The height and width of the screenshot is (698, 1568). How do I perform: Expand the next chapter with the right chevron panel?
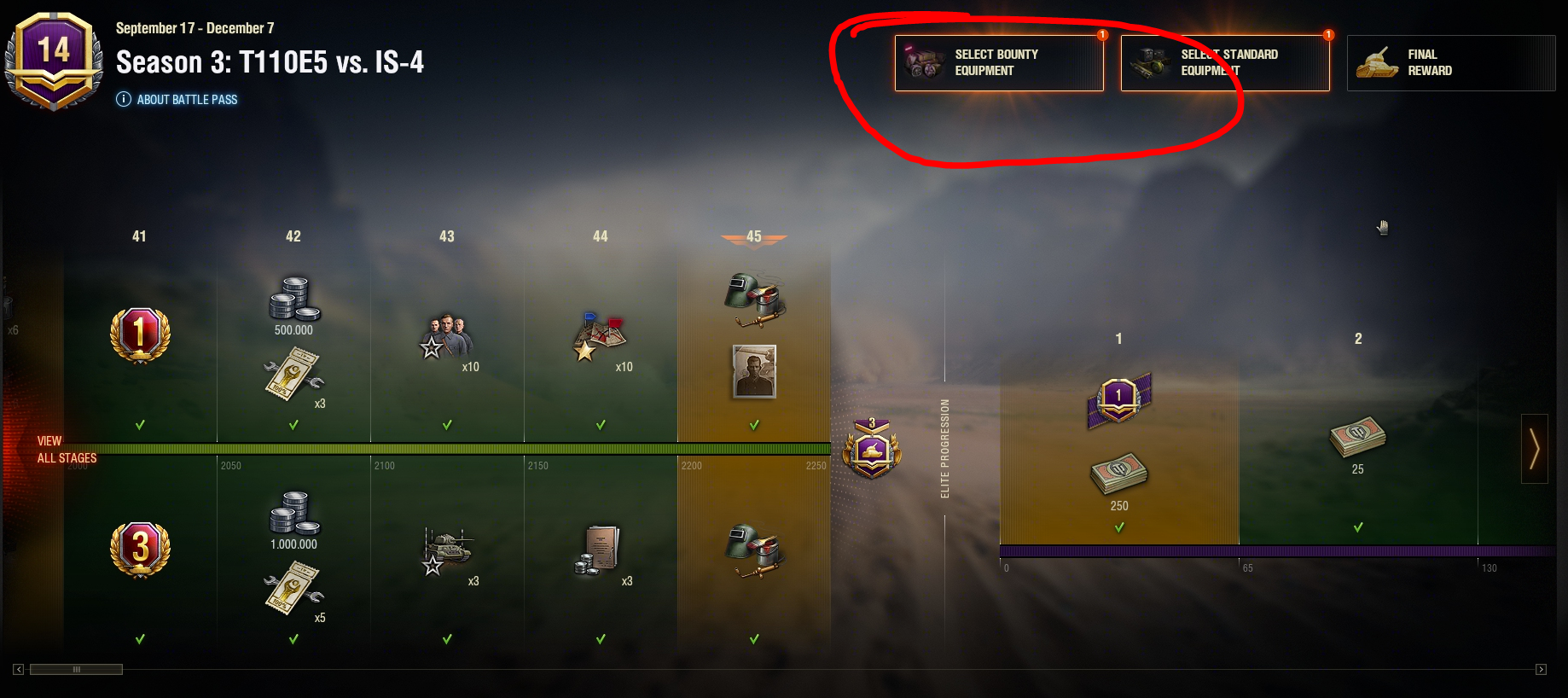point(1534,450)
